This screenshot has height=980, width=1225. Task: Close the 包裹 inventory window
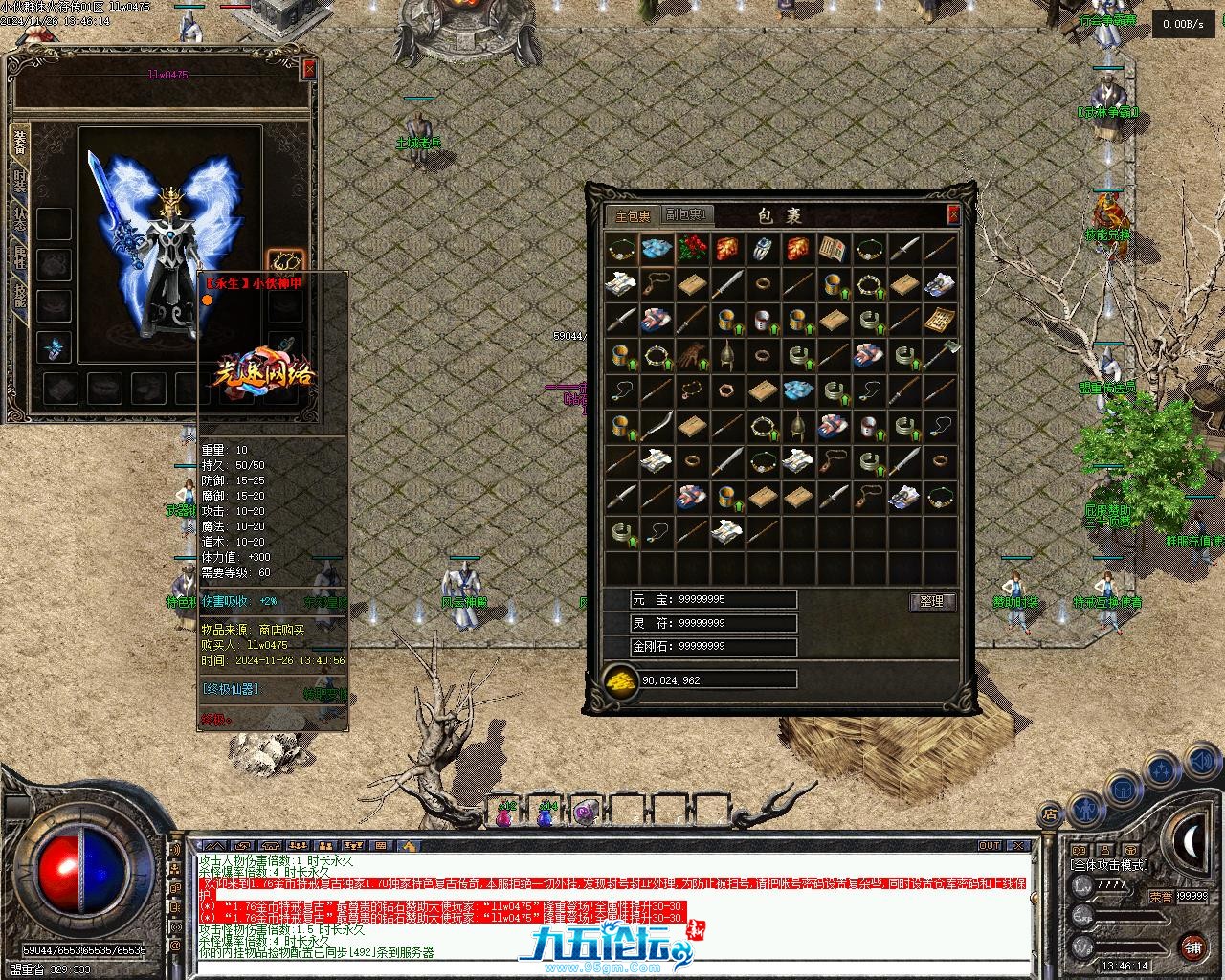click(x=953, y=214)
